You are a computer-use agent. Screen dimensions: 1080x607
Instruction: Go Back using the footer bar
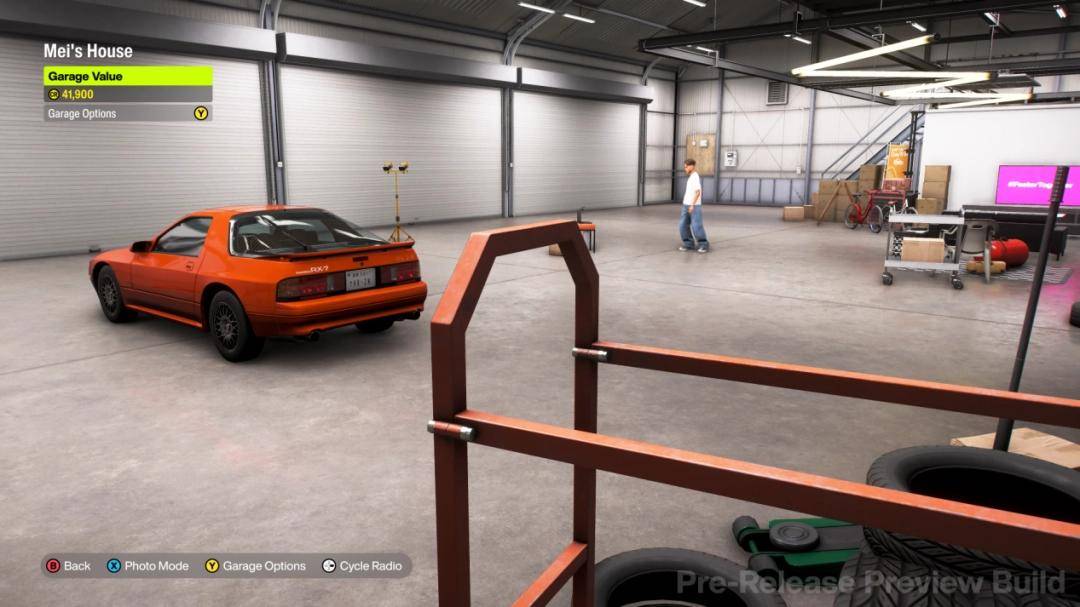click(x=68, y=566)
